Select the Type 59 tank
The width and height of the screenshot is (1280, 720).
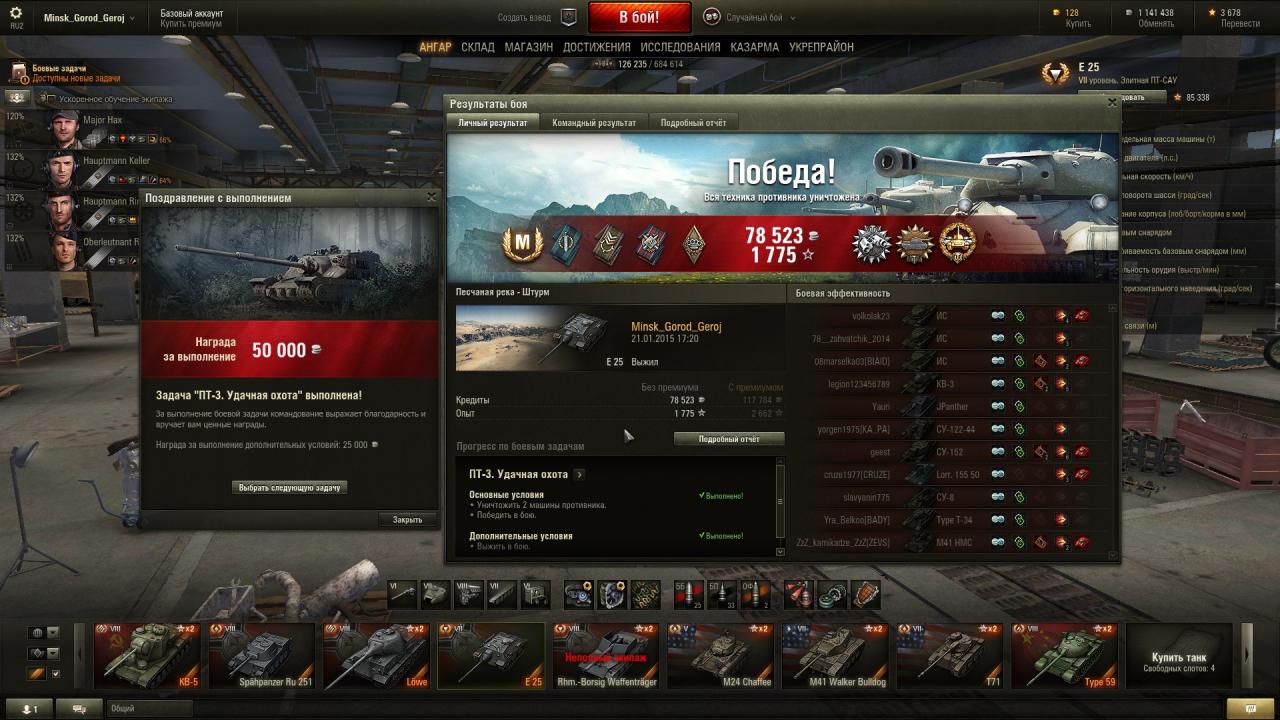(x=1063, y=655)
